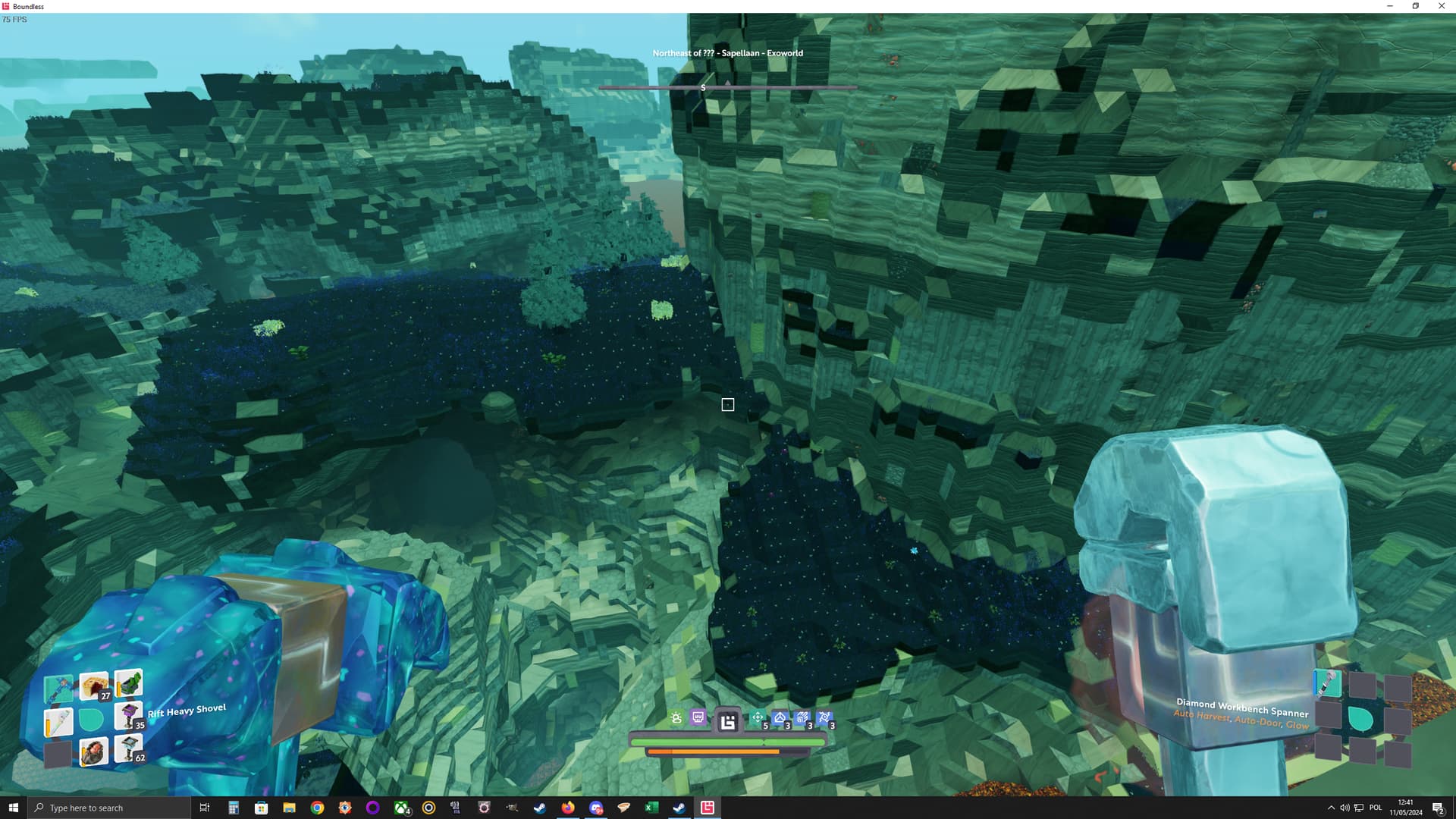Select the round brown creature item slot

[x=94, y=752]
